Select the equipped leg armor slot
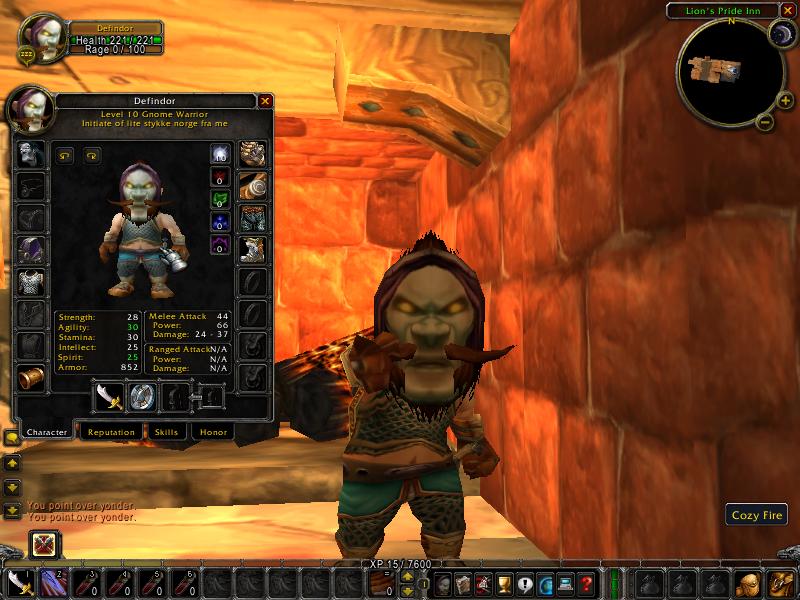Screen dimensions: 800x600 [252, 218]
